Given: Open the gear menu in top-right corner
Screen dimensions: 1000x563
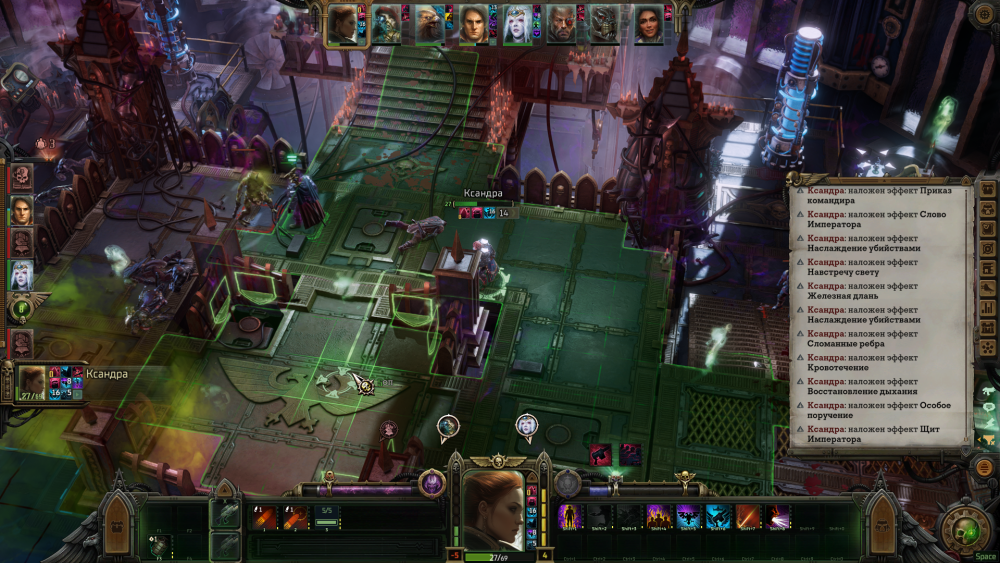Looking at the screenshot, I should 984,14.
